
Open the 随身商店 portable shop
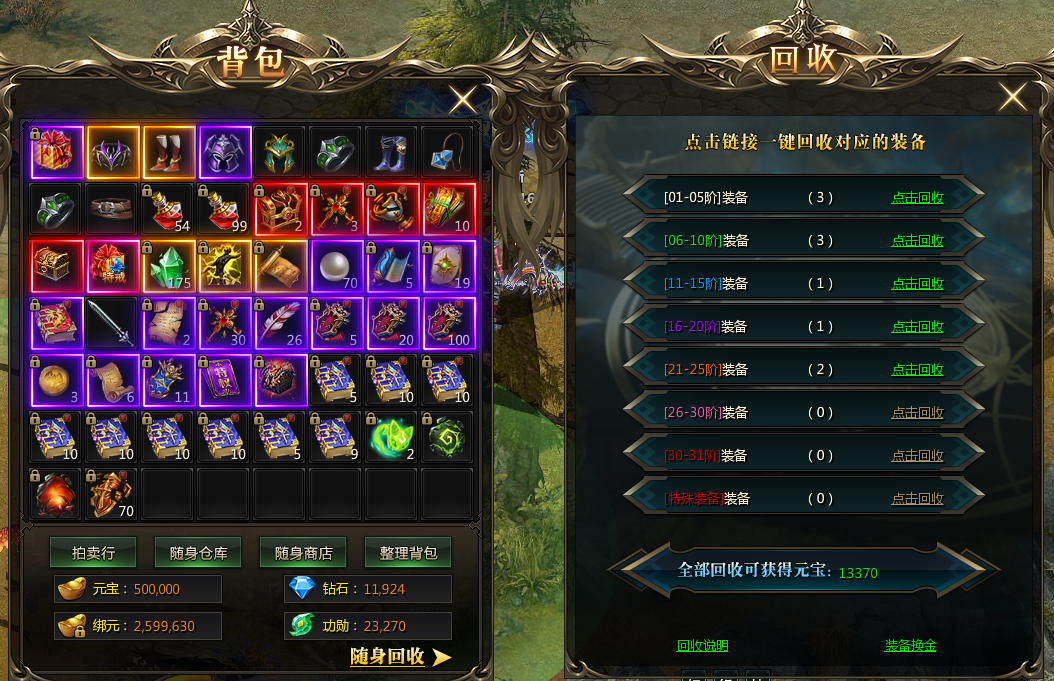(303, 552)
